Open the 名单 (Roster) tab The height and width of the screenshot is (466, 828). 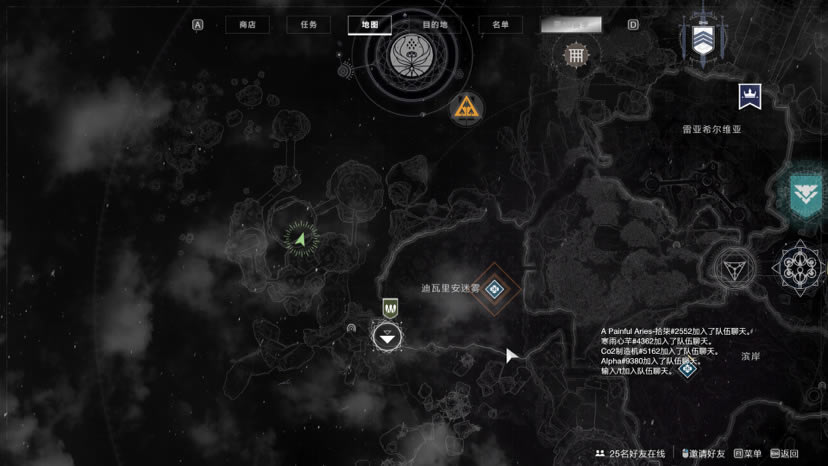coord(500,25)
